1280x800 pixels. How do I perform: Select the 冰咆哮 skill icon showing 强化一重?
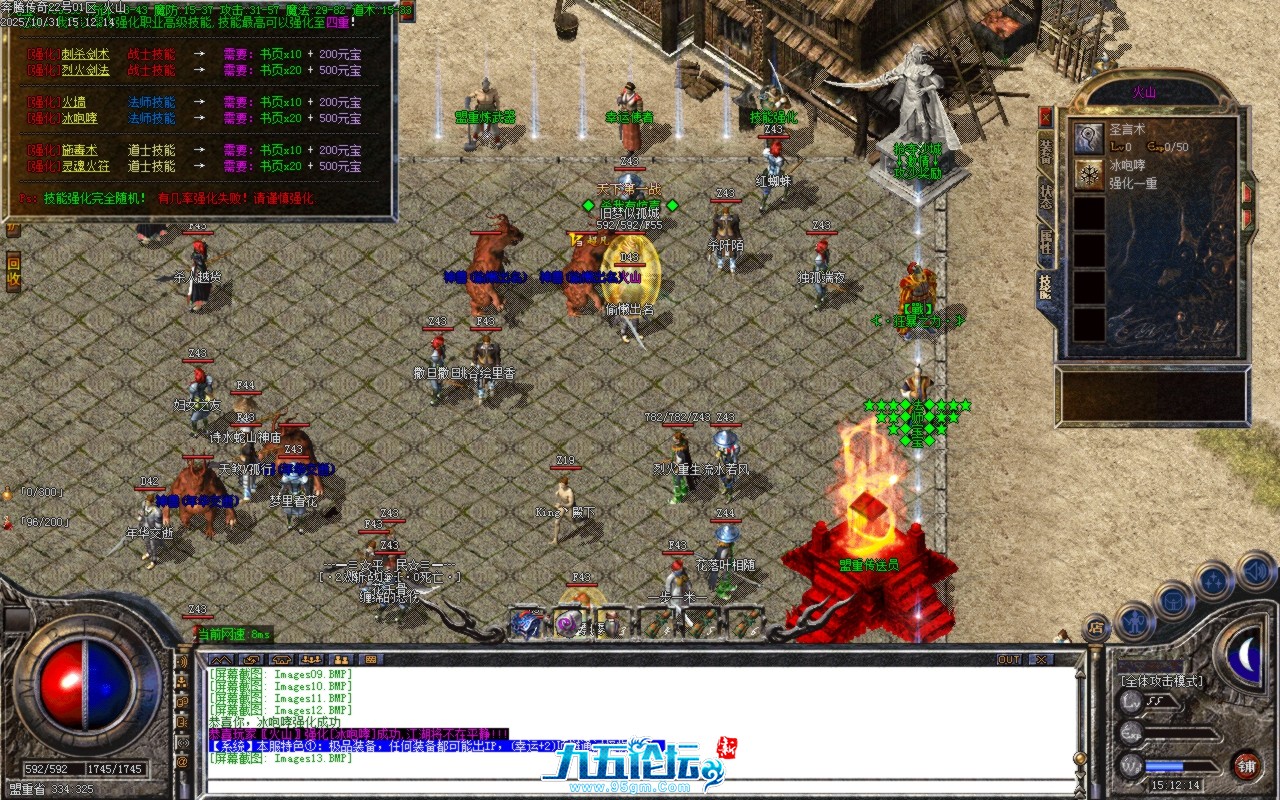click(x=1089, y=174)
